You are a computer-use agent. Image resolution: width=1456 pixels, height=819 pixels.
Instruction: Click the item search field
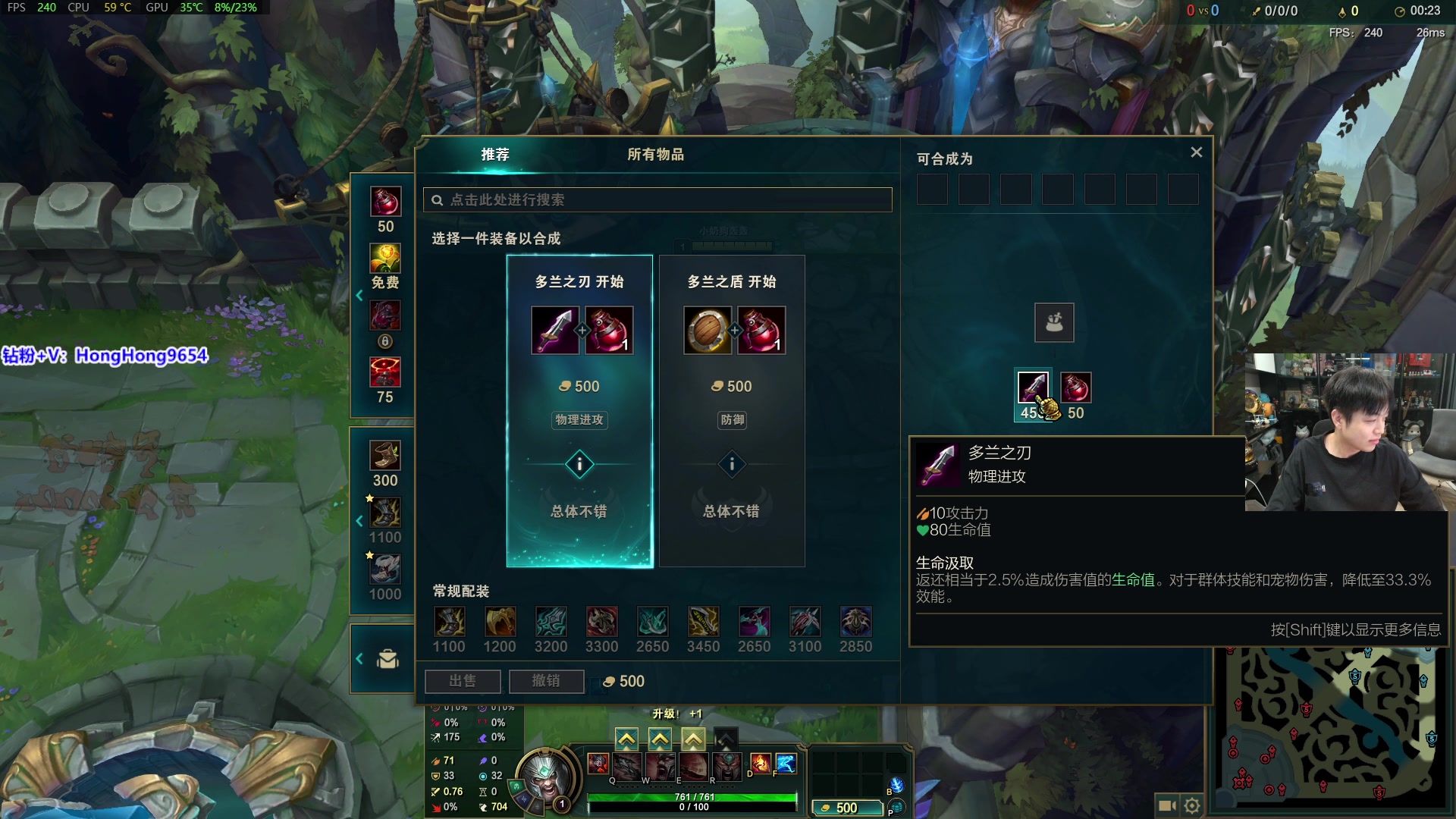(657, 200)
